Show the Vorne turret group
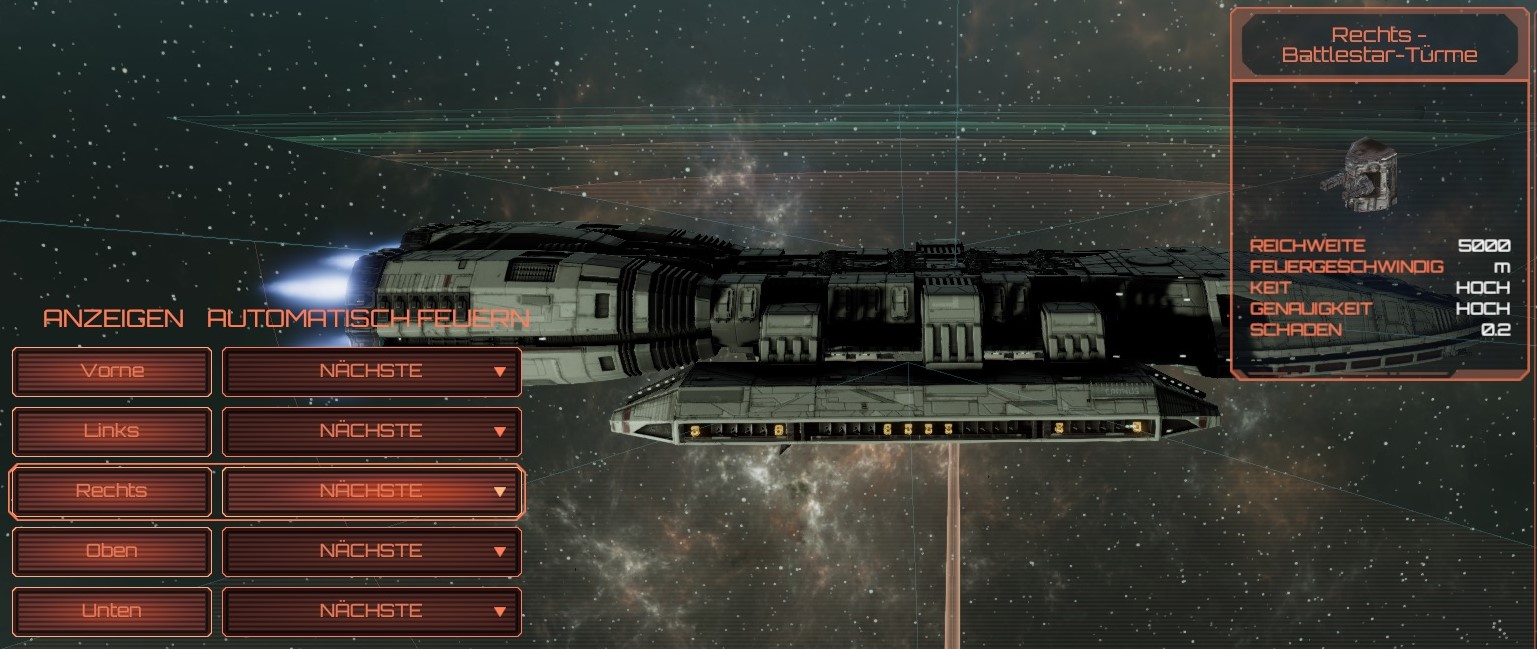This screenshot has height=649, width=1537. (x=112, y=371)
